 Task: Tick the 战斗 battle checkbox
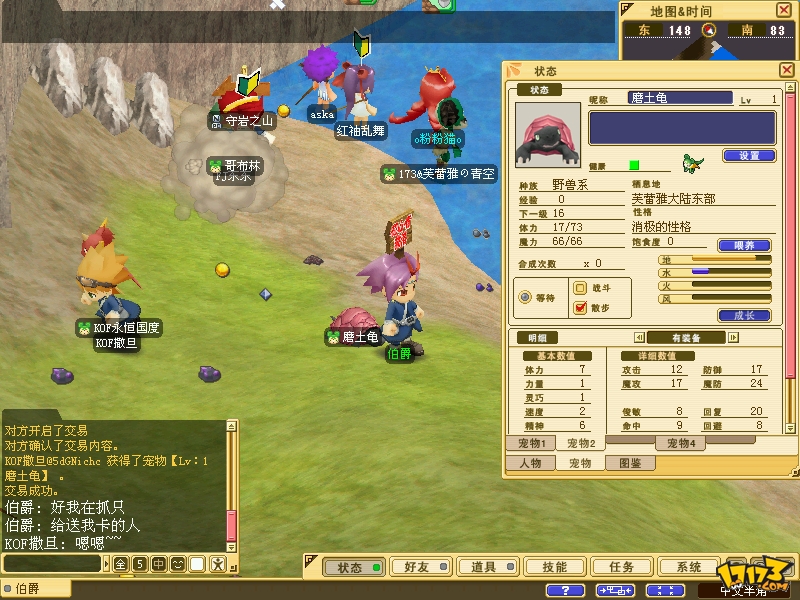pyautogui.click(x=580, y=287)
